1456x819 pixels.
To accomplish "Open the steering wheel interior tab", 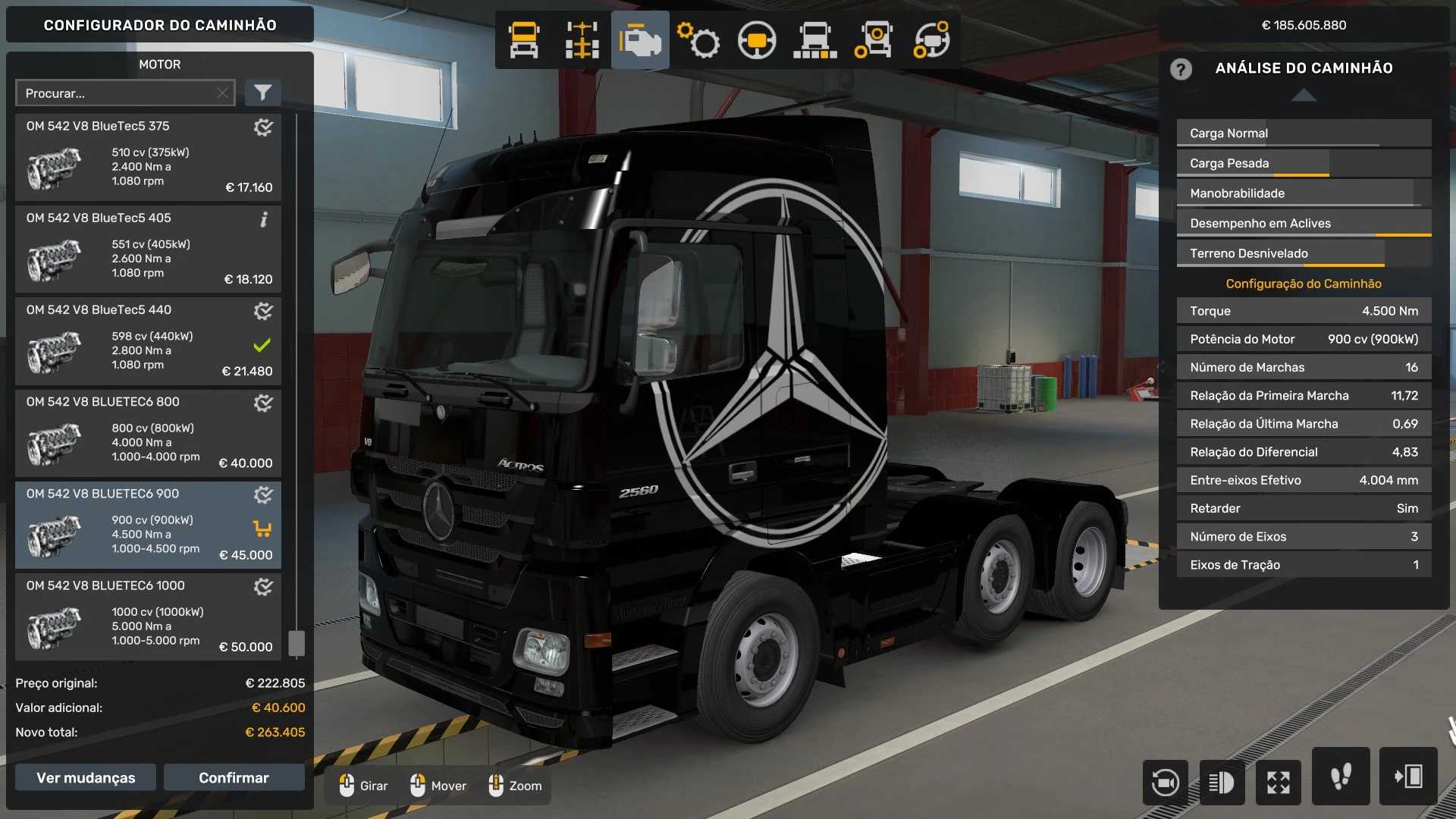I will tap(757, 40).
